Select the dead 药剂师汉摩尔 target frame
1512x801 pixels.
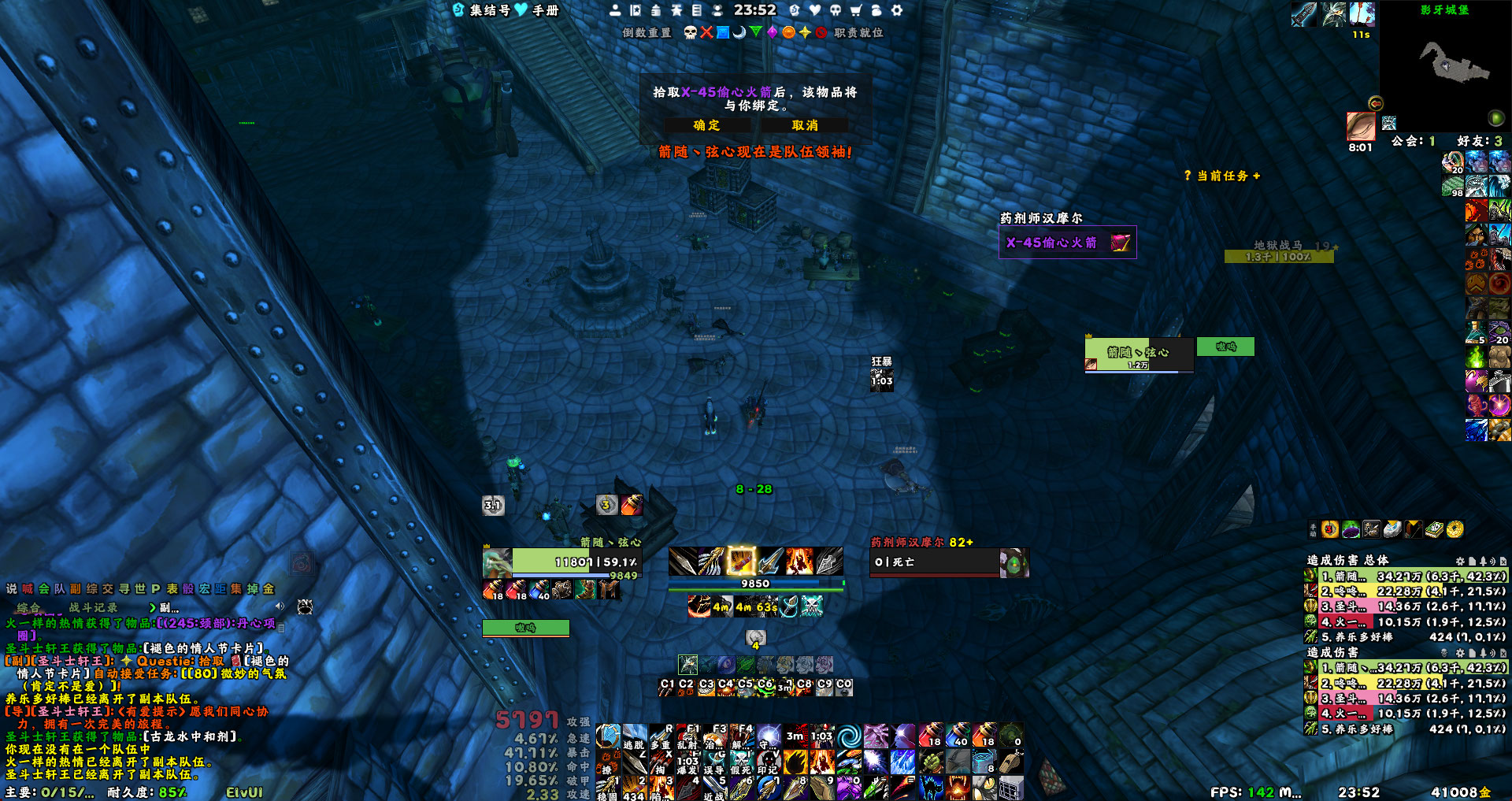pos(937,562)
